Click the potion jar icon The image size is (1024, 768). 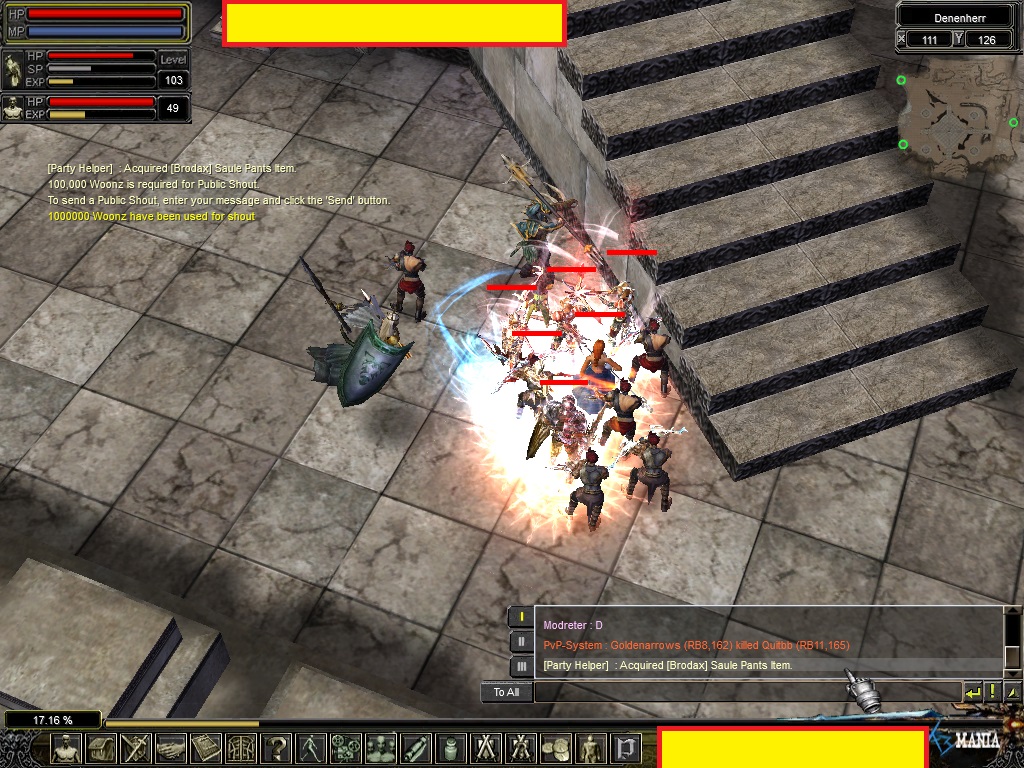[451, 748]
